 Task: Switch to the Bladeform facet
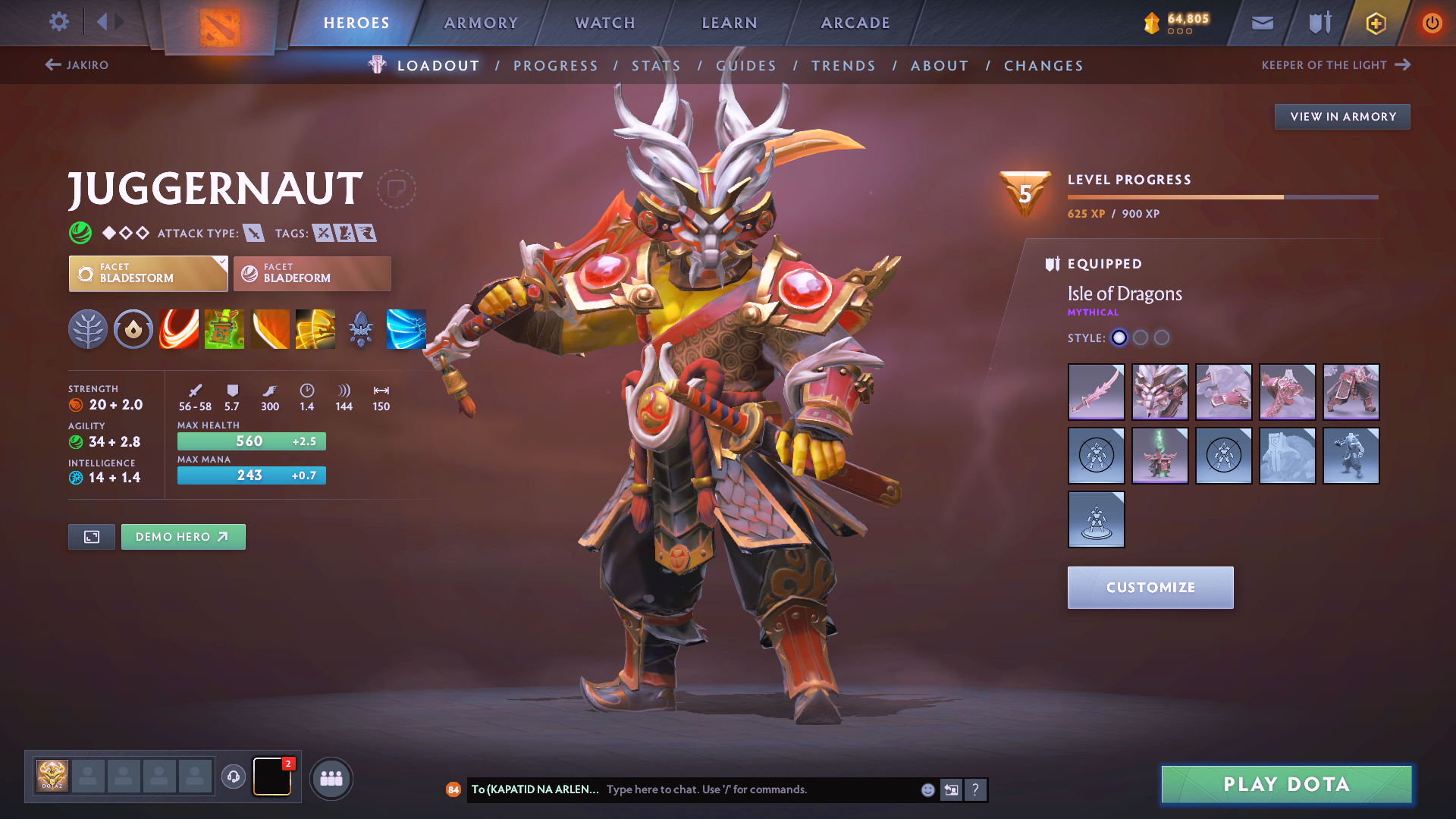point(311,274)
